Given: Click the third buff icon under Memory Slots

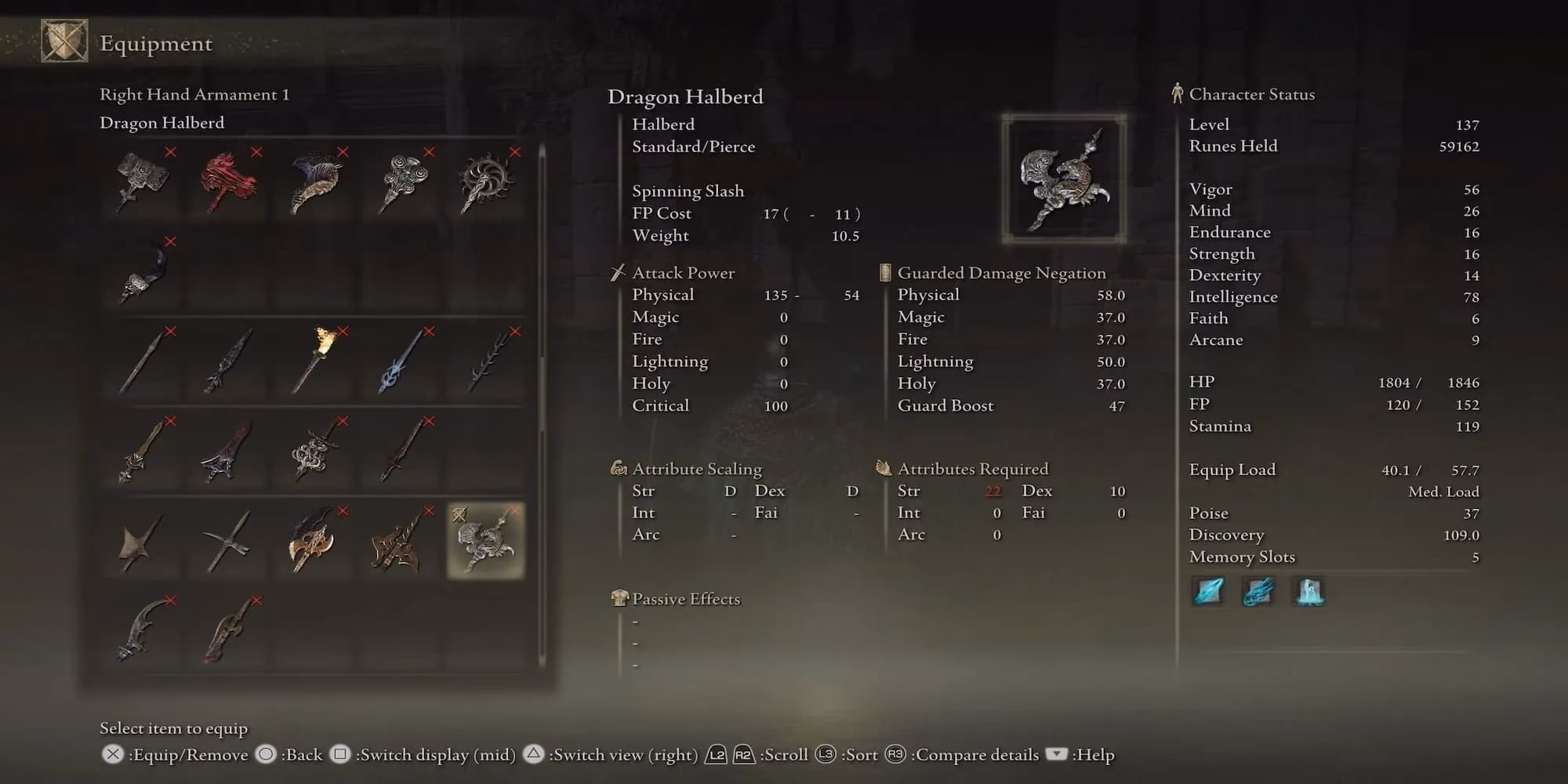Looking at the screenshot, I should tap(1308, 592).
